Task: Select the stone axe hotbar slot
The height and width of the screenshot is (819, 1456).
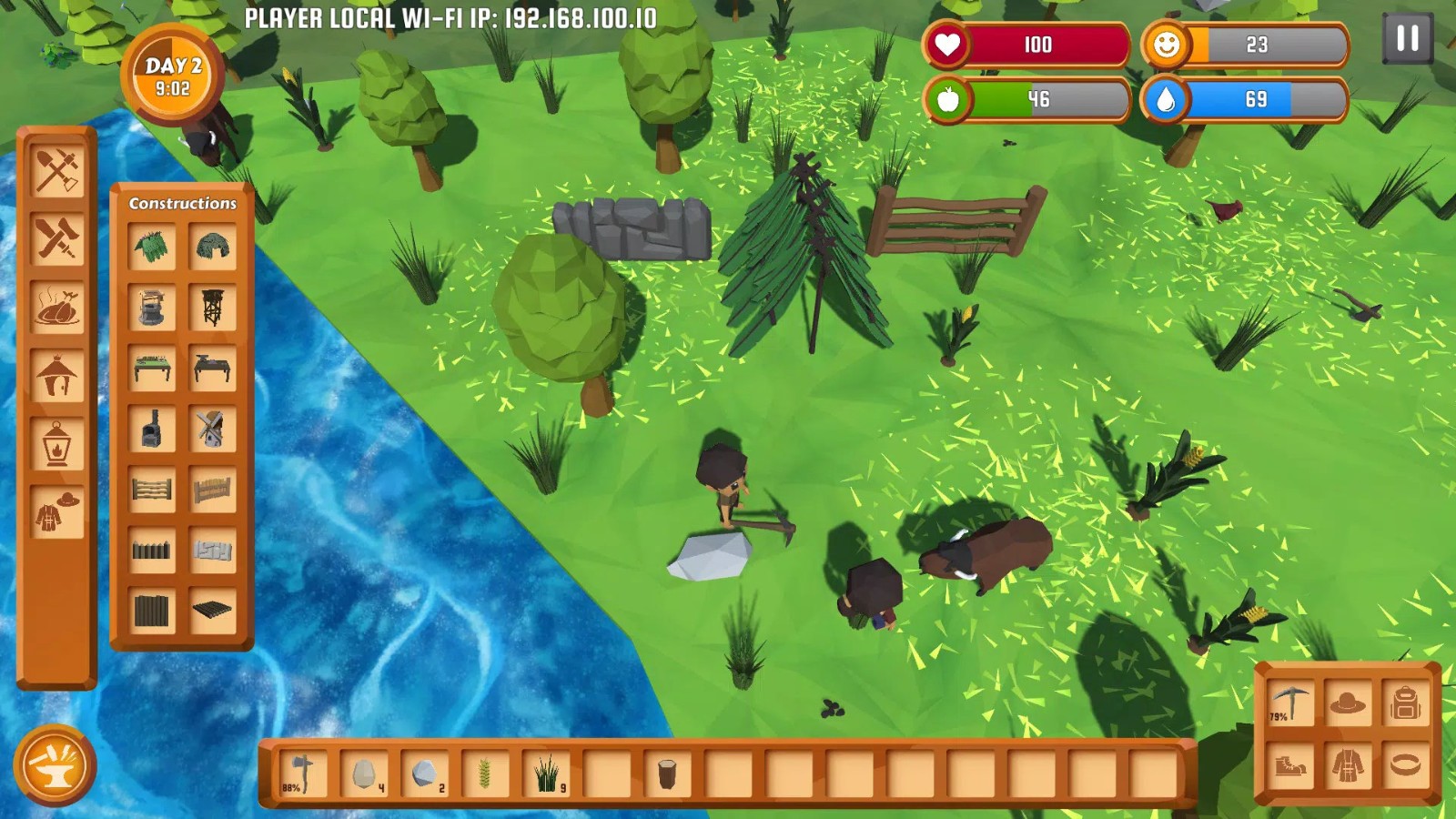Action: coord(301,774)
